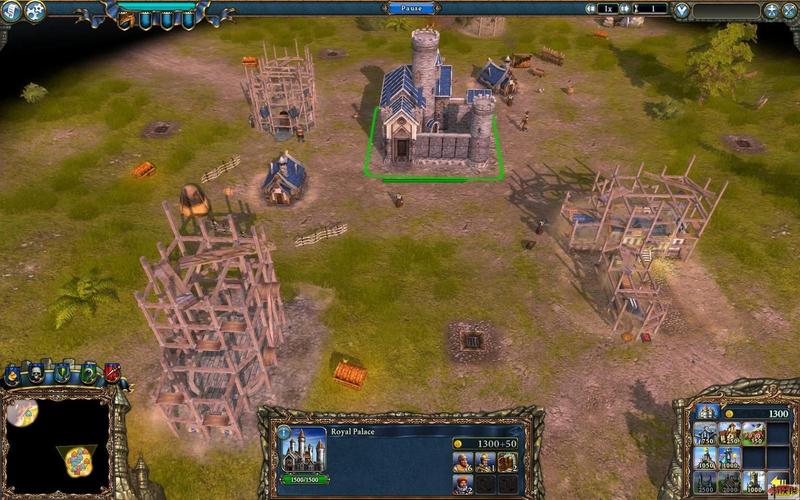Click the 1x game speed control
This screenshot has height=500, width=800.
[x=607, y=8]
